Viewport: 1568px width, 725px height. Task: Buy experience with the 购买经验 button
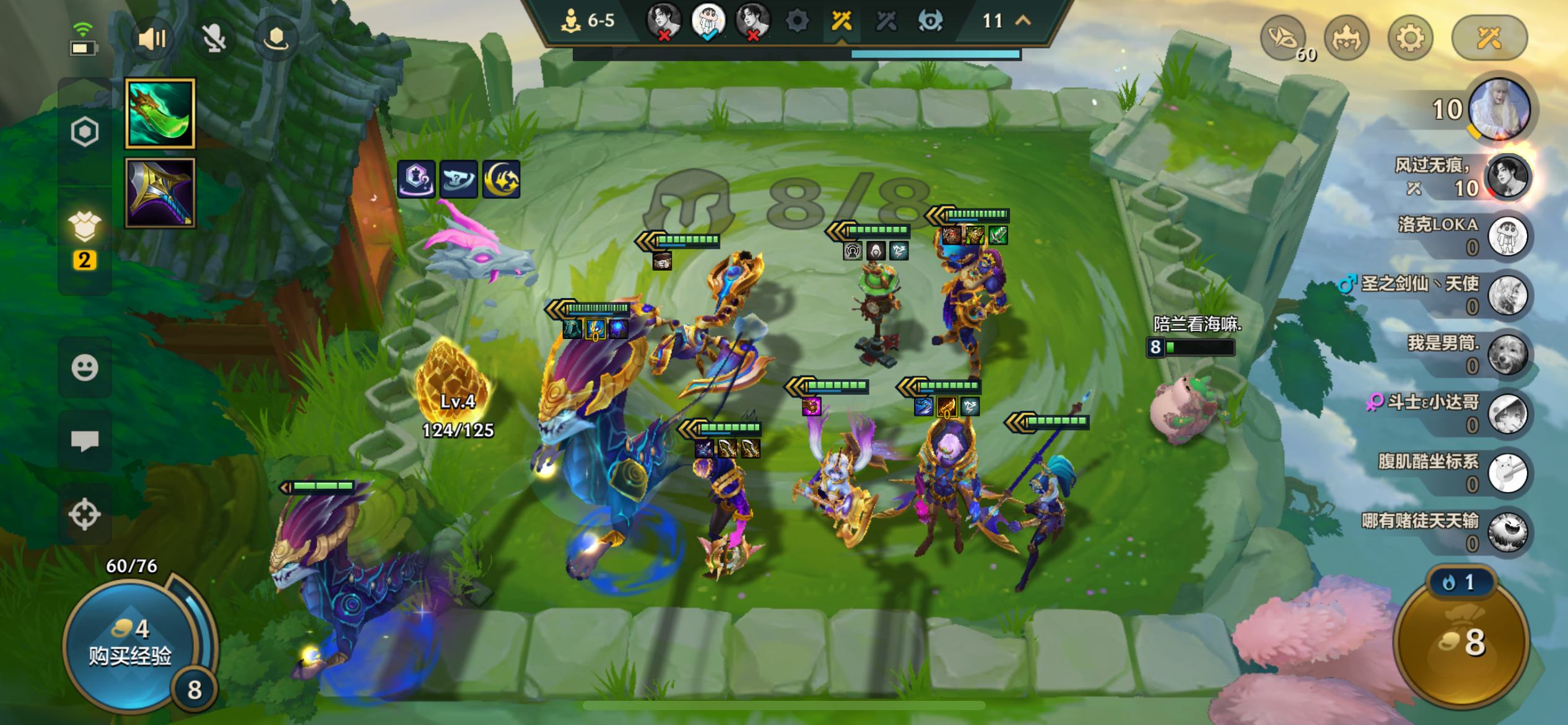130,644
